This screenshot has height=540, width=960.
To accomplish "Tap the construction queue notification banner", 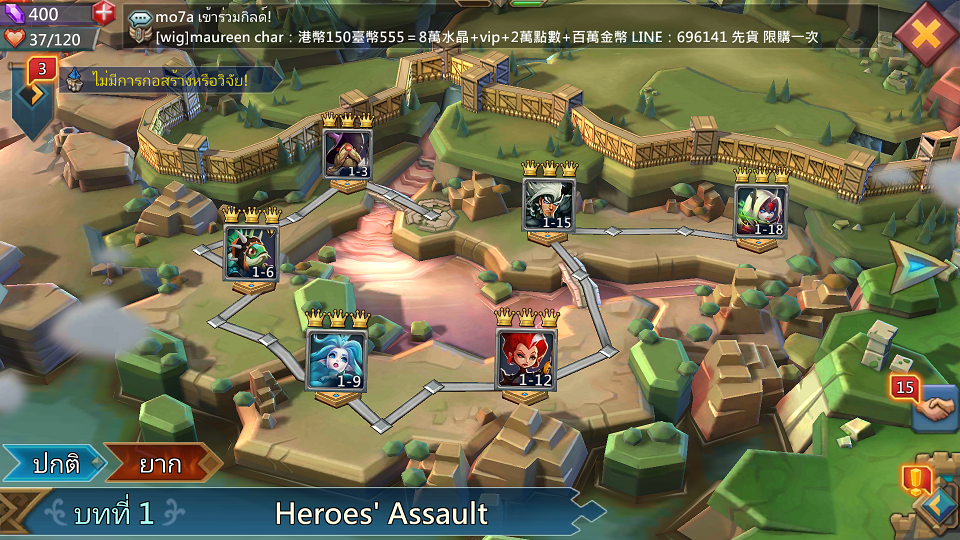I will [x=160, y=79].
